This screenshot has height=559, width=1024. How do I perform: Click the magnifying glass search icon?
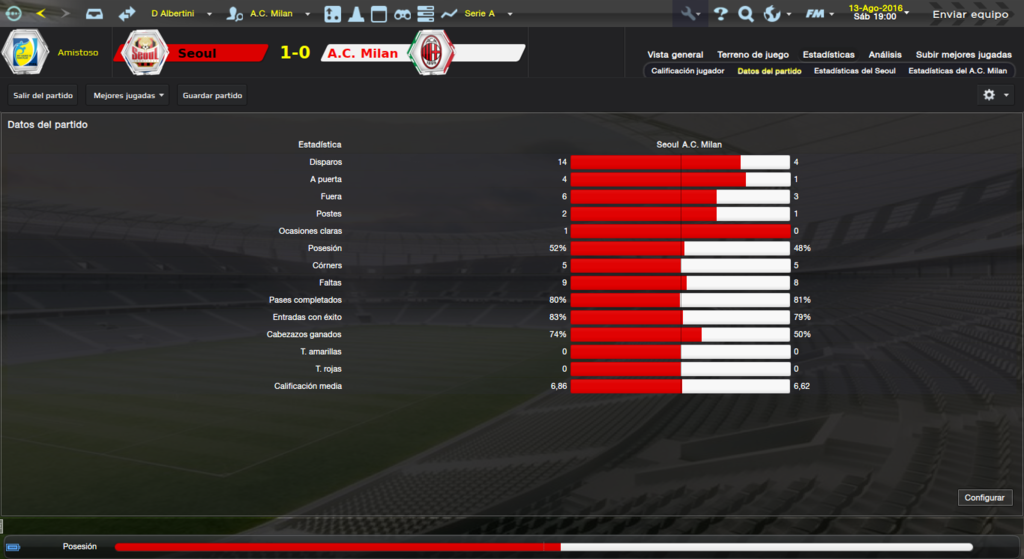click(x=745, y=14)
